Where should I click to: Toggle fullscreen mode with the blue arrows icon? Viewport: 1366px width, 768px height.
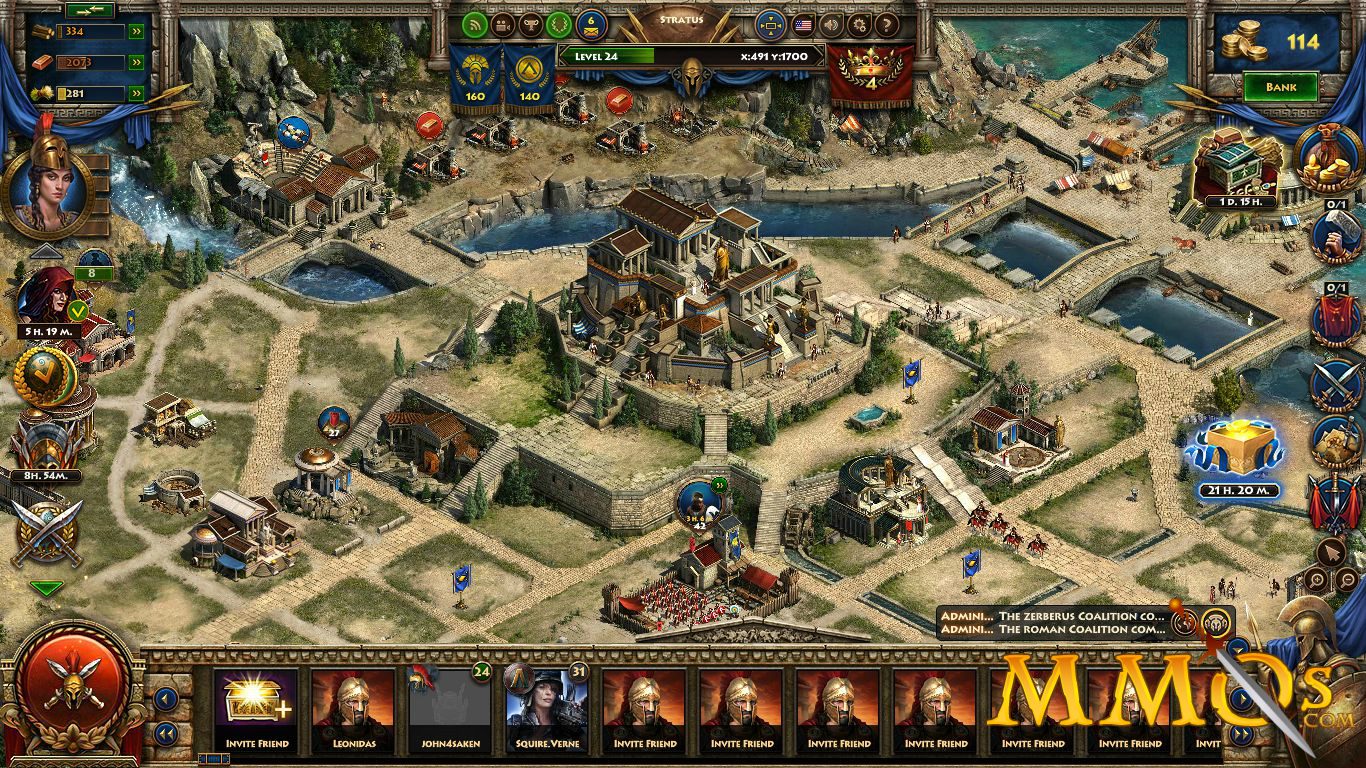pyautogui.click(x=770, y=24)
